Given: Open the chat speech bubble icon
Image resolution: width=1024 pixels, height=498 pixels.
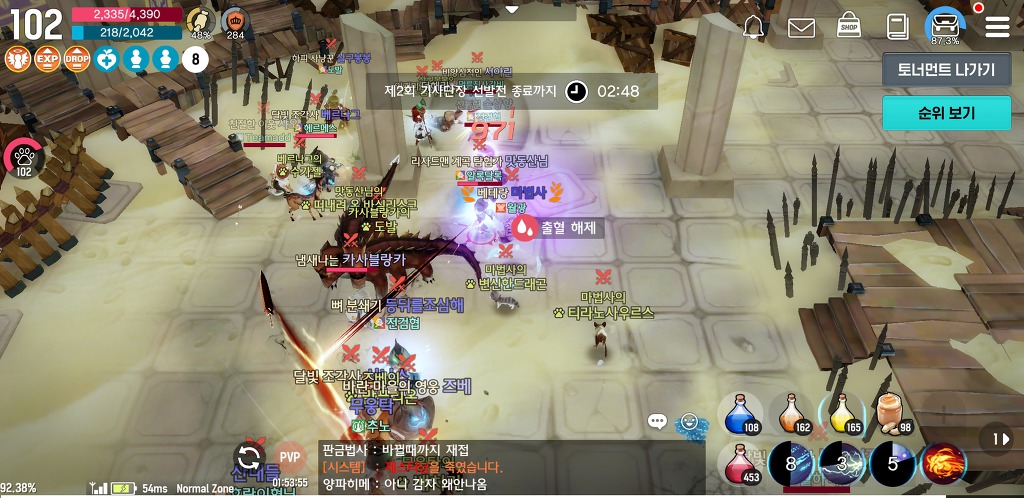Looking at the screenshot, I should pos(657,421).
